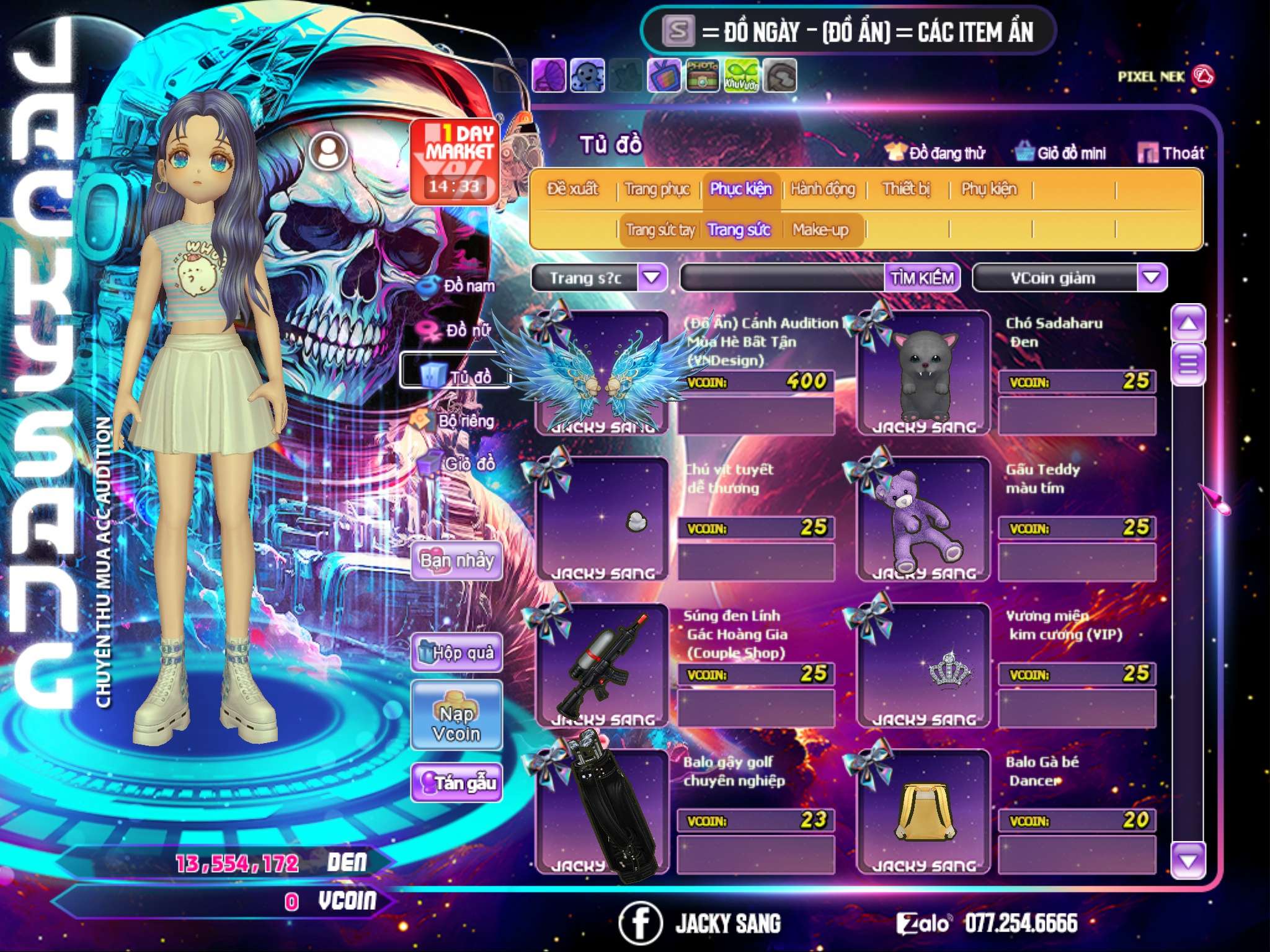This screenshot has height=952, width=1270.
Task: Select the Cánh Audition wings item
Action: pyautogui.click(x=602, y=373)
